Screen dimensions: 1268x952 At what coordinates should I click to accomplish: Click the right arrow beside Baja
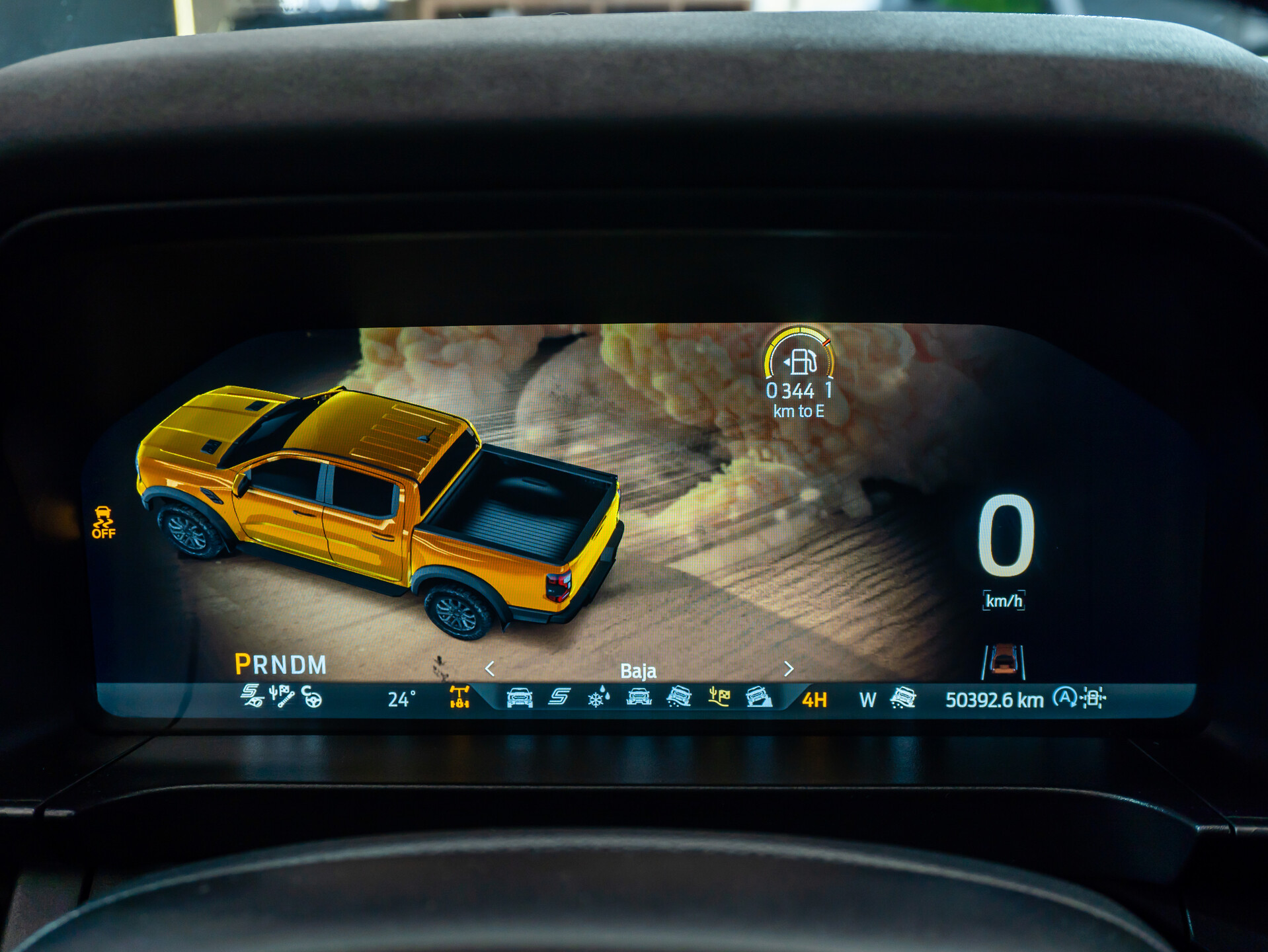coord(788,669)
